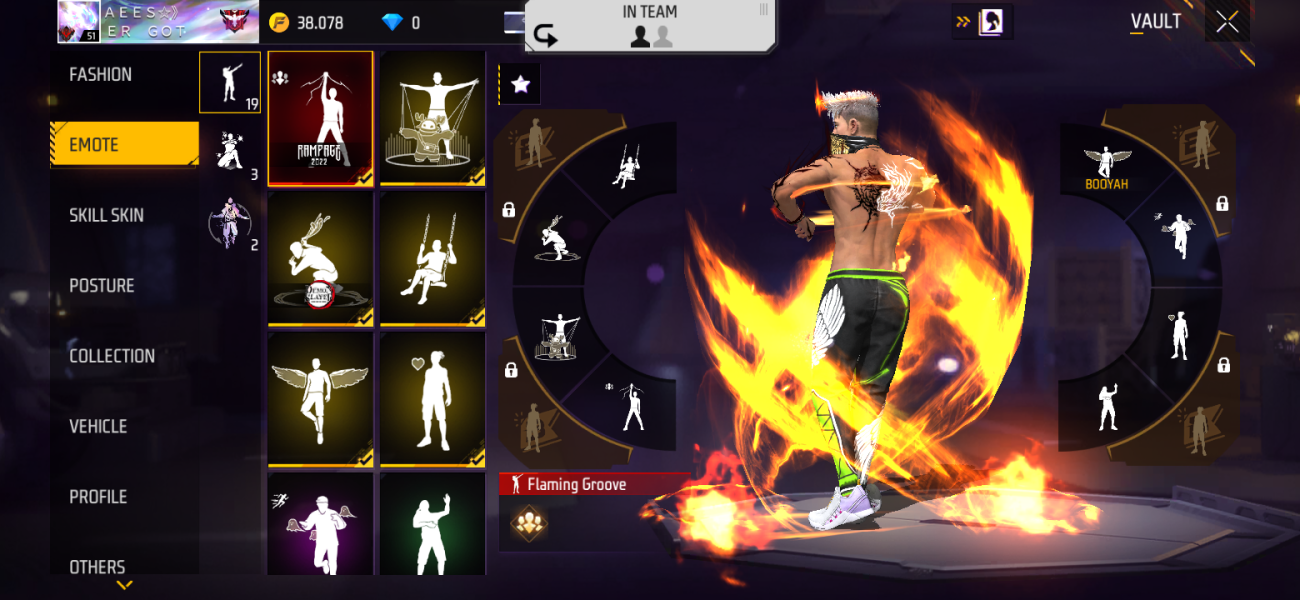Open the Skill Skin category
The image size is (1300, 600).
coord(107,215)
